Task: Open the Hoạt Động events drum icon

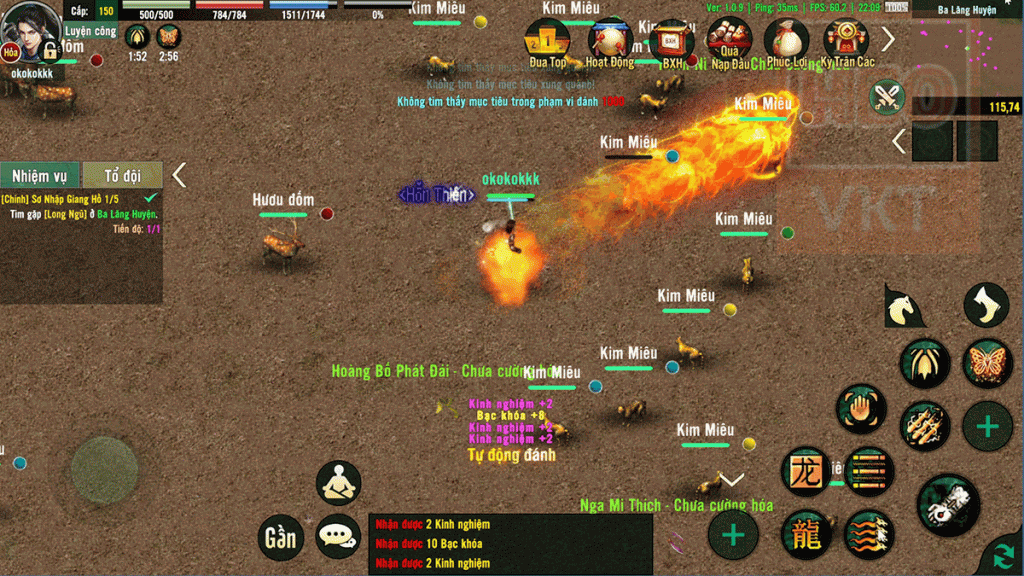Action: click(x=609, y=42)
